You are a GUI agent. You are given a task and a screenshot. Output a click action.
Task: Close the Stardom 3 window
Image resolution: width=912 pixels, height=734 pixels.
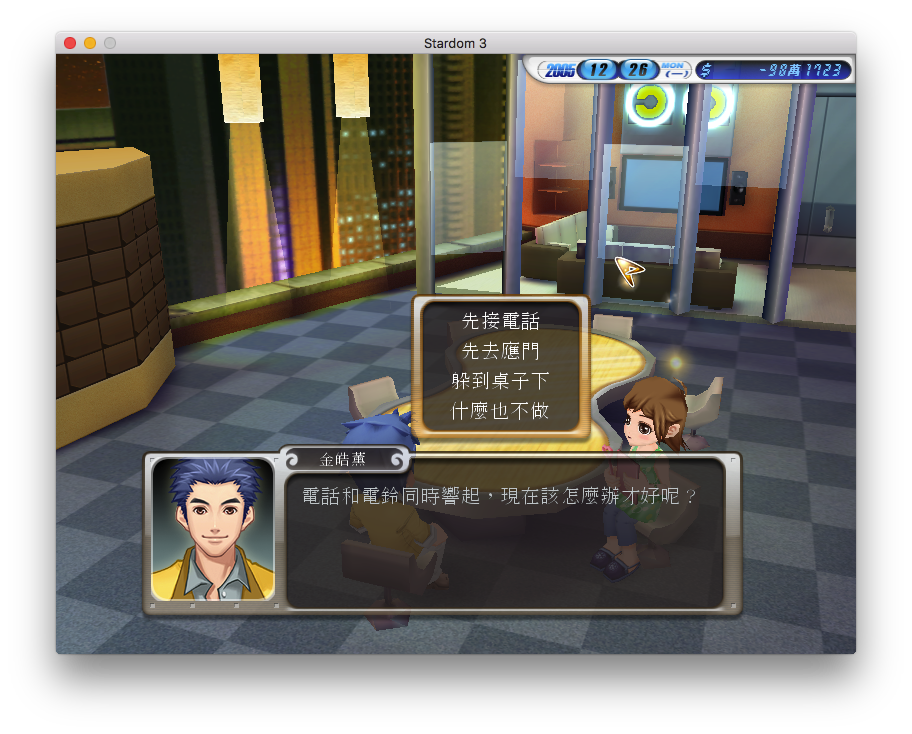70,43
